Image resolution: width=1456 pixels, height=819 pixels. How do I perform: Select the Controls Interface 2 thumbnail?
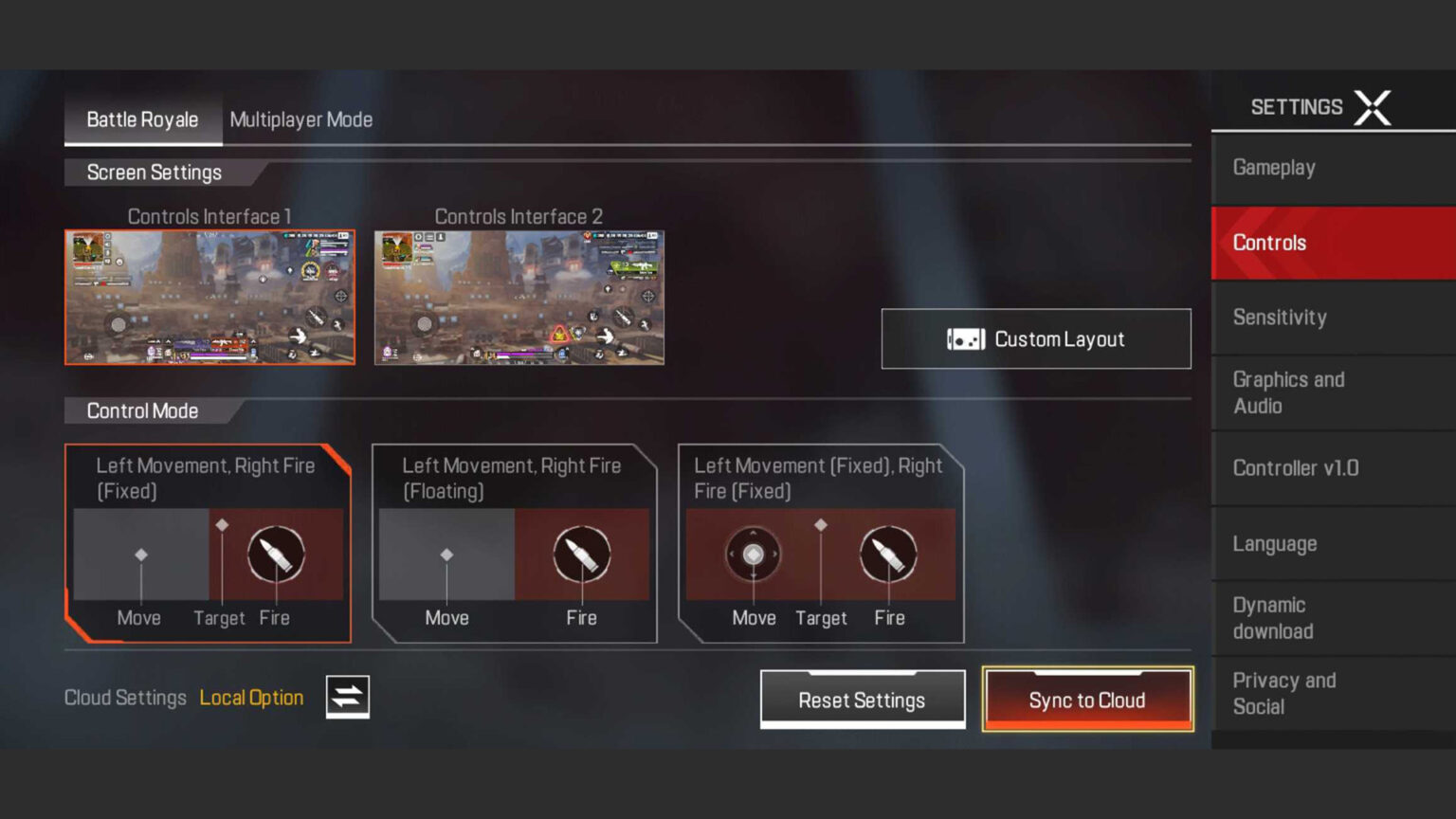[x=519, y=297]
